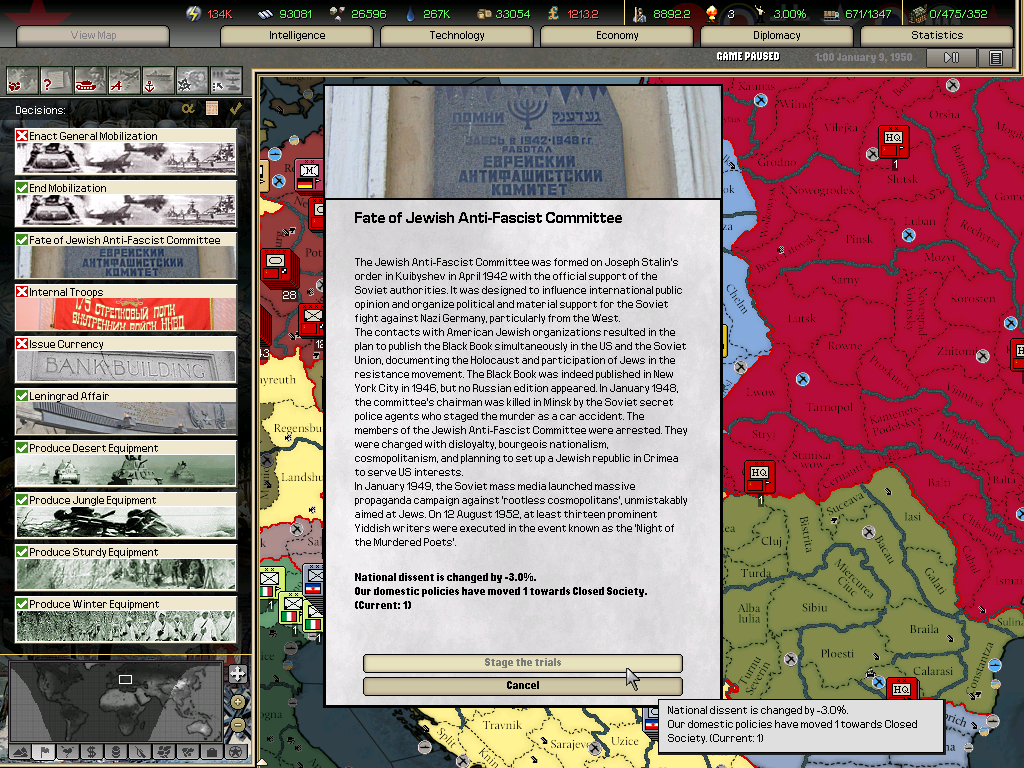Cancel the event decision dialog
Viewport: 1024px width, 768px height.
(522, 686)
